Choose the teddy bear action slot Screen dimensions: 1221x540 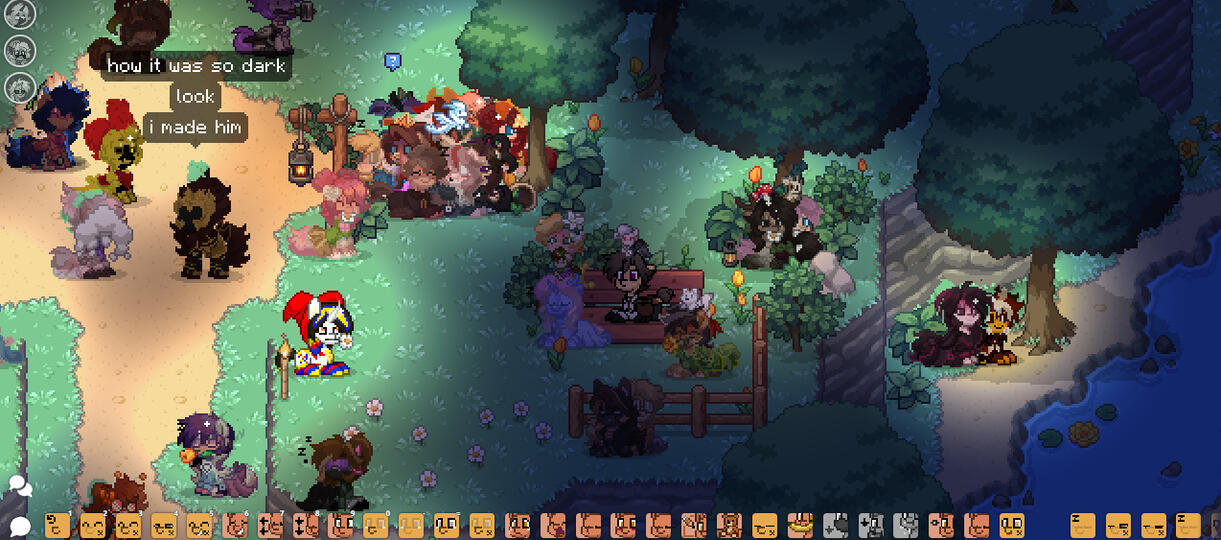point(729,525)
